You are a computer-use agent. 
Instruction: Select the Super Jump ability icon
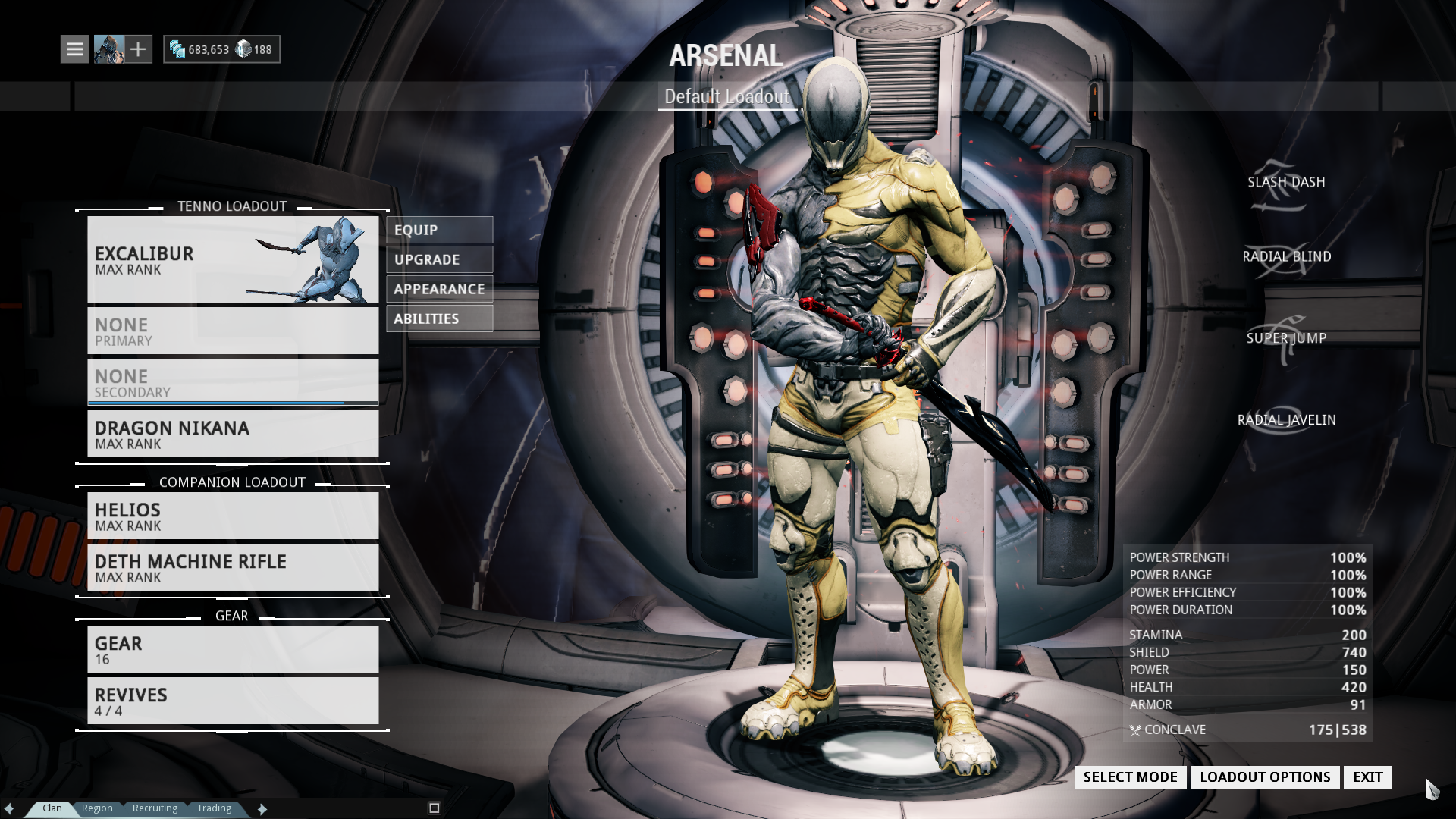click(1279, 340)
